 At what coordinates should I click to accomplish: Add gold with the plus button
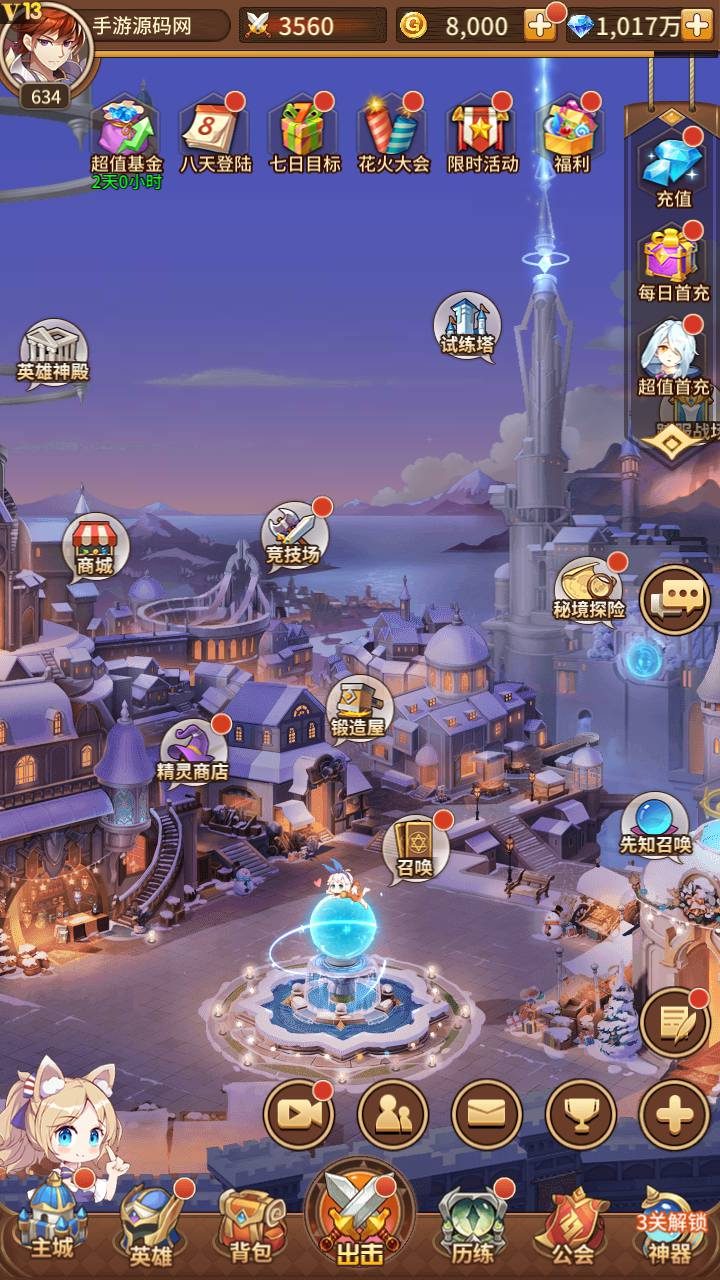(x=540, y=27)
